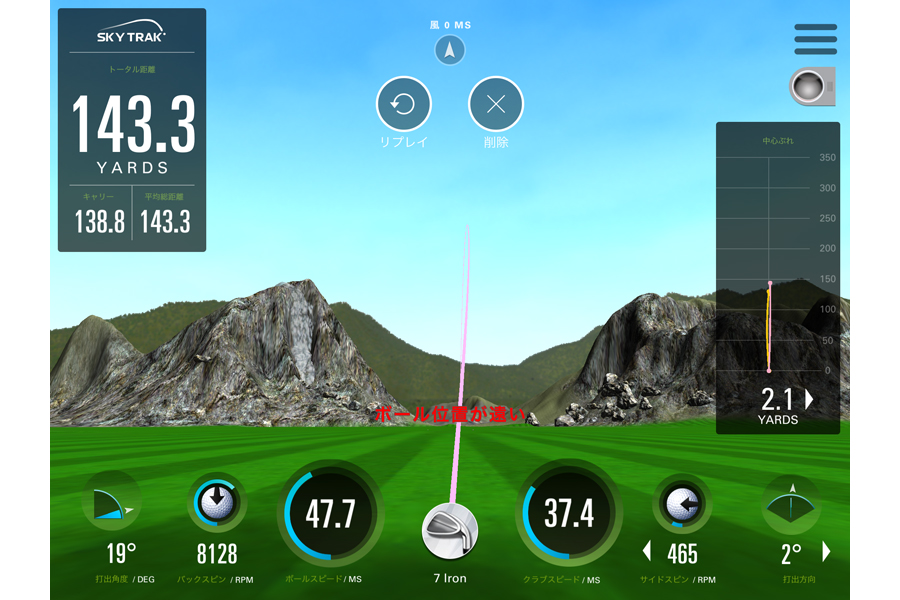
Task: Click the right arrow beside 2.1 yards
Action: 809,400
